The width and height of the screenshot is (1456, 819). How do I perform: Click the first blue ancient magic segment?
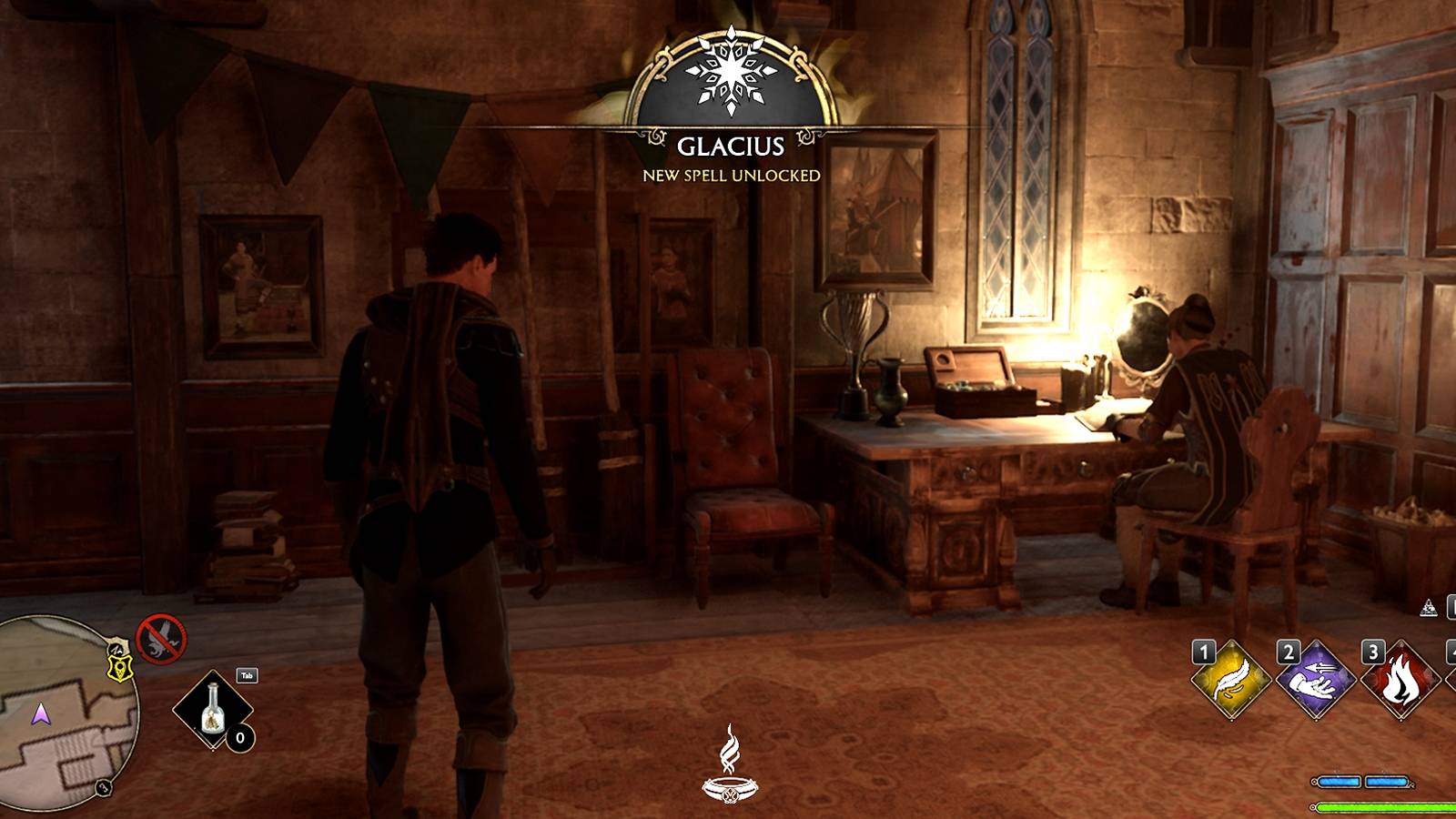1340,781
